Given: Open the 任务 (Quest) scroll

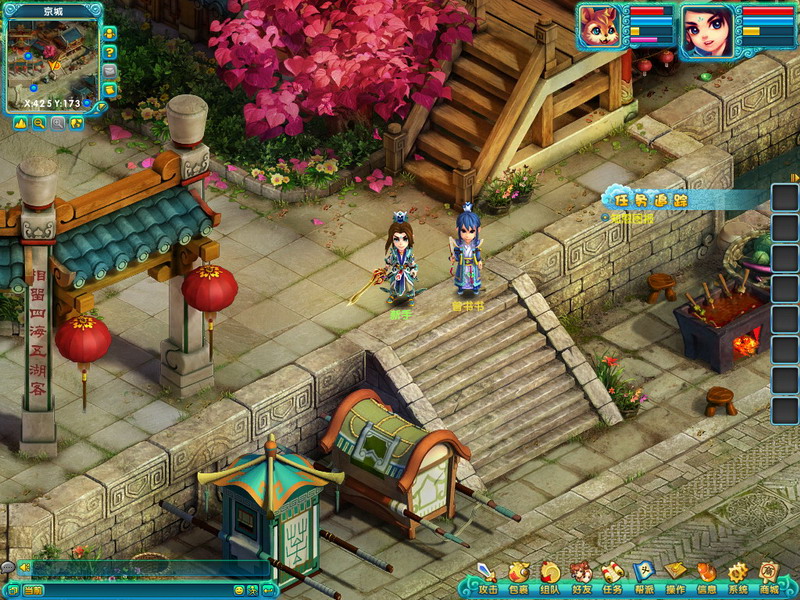Looking at the screenshot, I should pyautogui.click(x=613, y=576).
